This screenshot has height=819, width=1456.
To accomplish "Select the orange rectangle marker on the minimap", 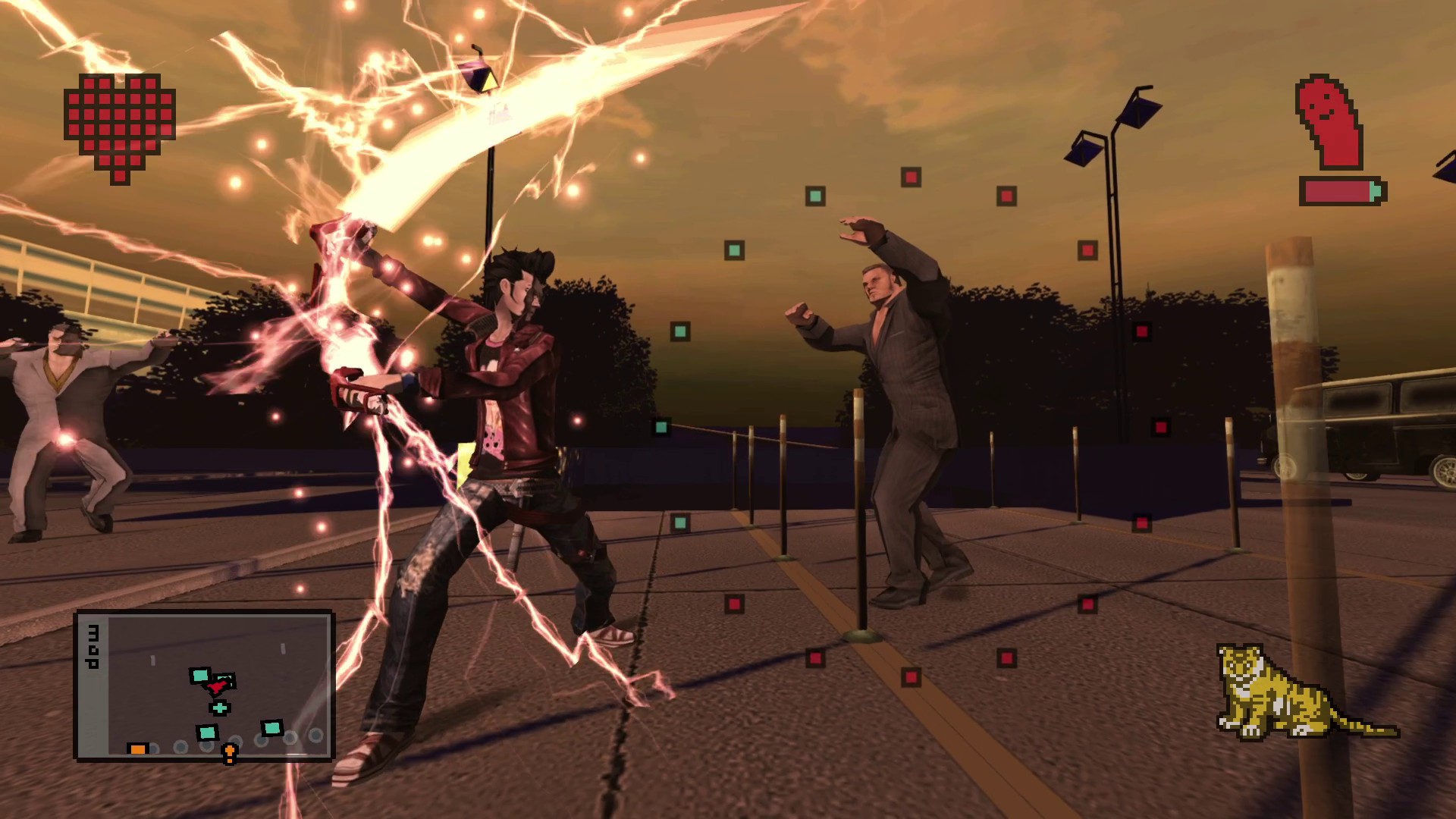I will 139,748.
